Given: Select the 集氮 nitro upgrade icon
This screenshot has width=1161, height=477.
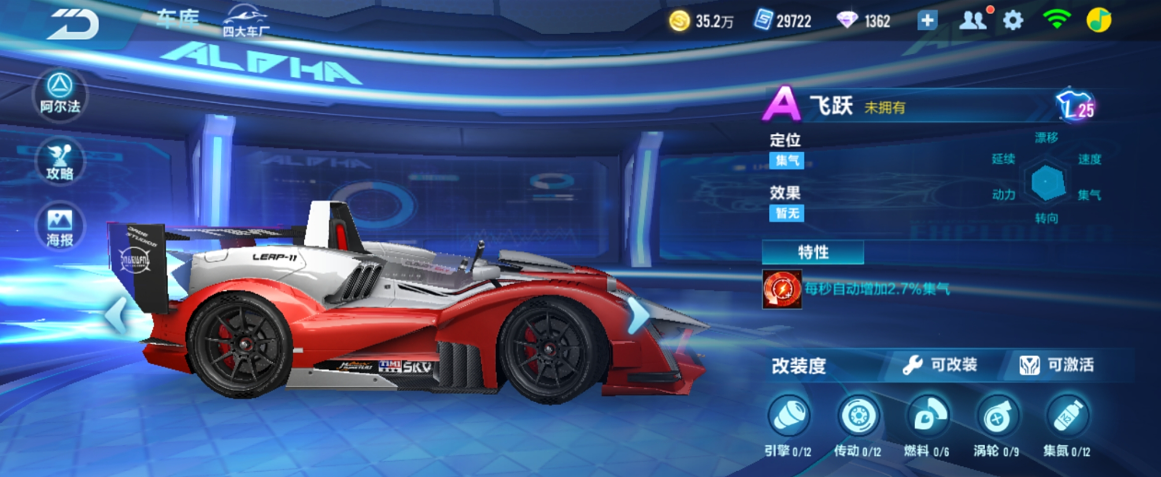Looking at the screenshot, I should pos(1066,415).
